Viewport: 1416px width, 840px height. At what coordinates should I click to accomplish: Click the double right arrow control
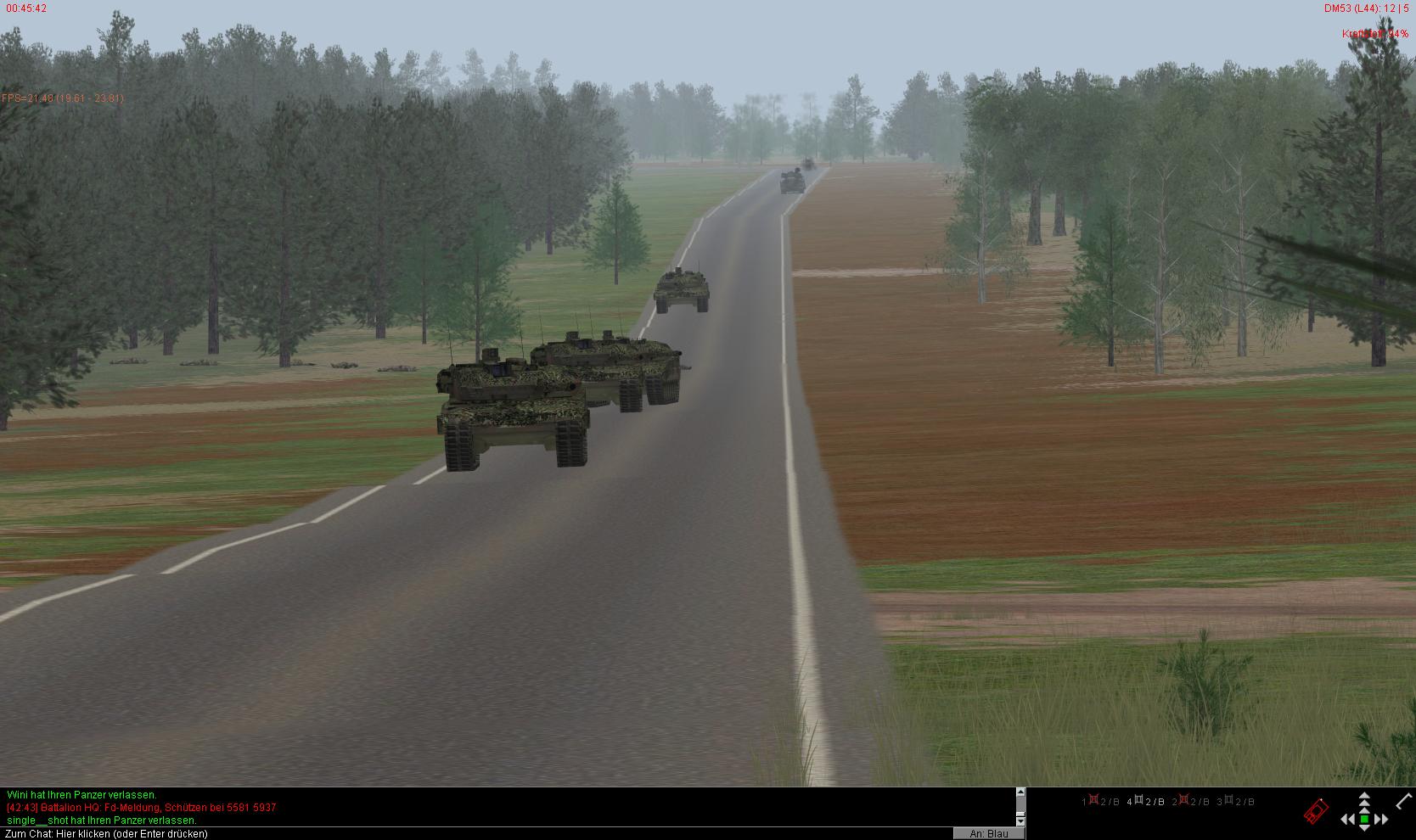(1381, 819)
